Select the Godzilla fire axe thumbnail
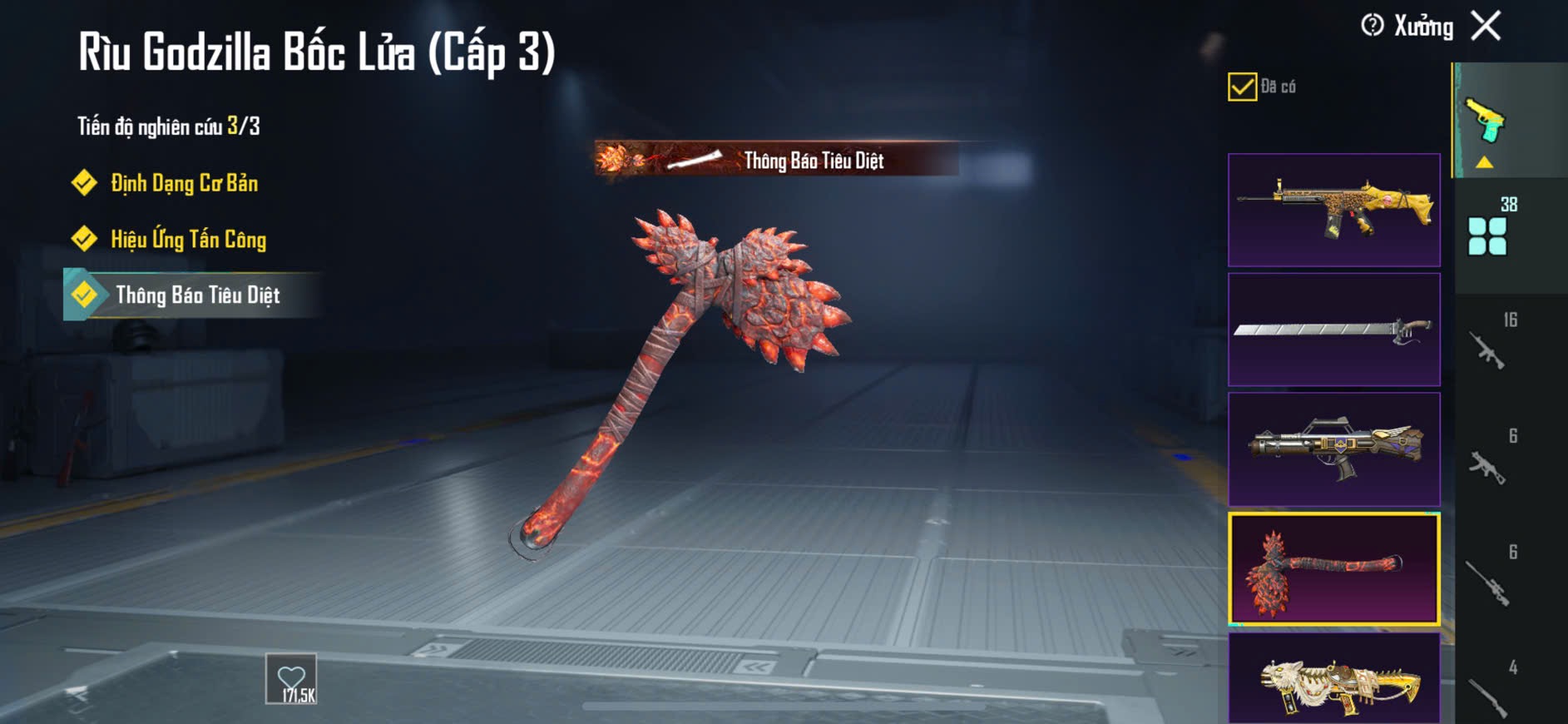Screen dimensions: 1568x724 pos(1333,568)
